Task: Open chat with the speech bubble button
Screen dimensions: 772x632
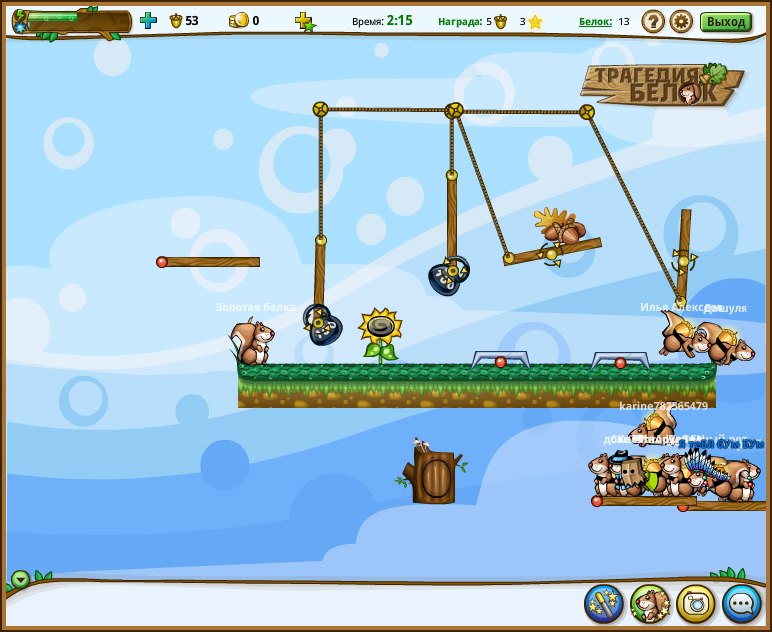Action: 742,603
